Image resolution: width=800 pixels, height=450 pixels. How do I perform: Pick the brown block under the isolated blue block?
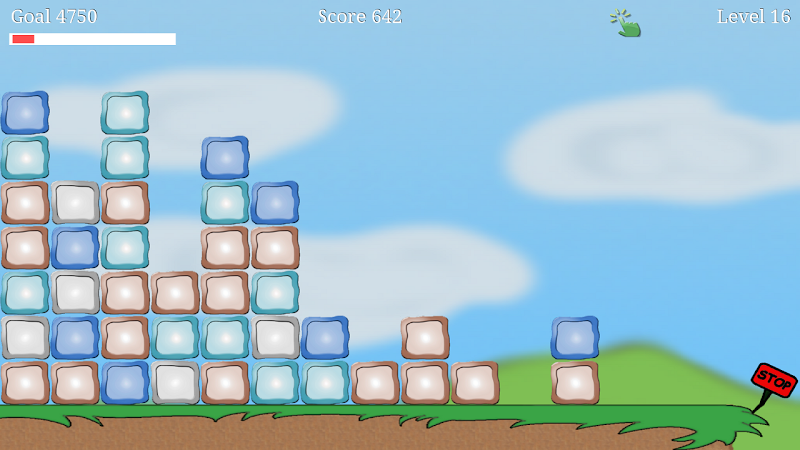click(x=575, y=383)
